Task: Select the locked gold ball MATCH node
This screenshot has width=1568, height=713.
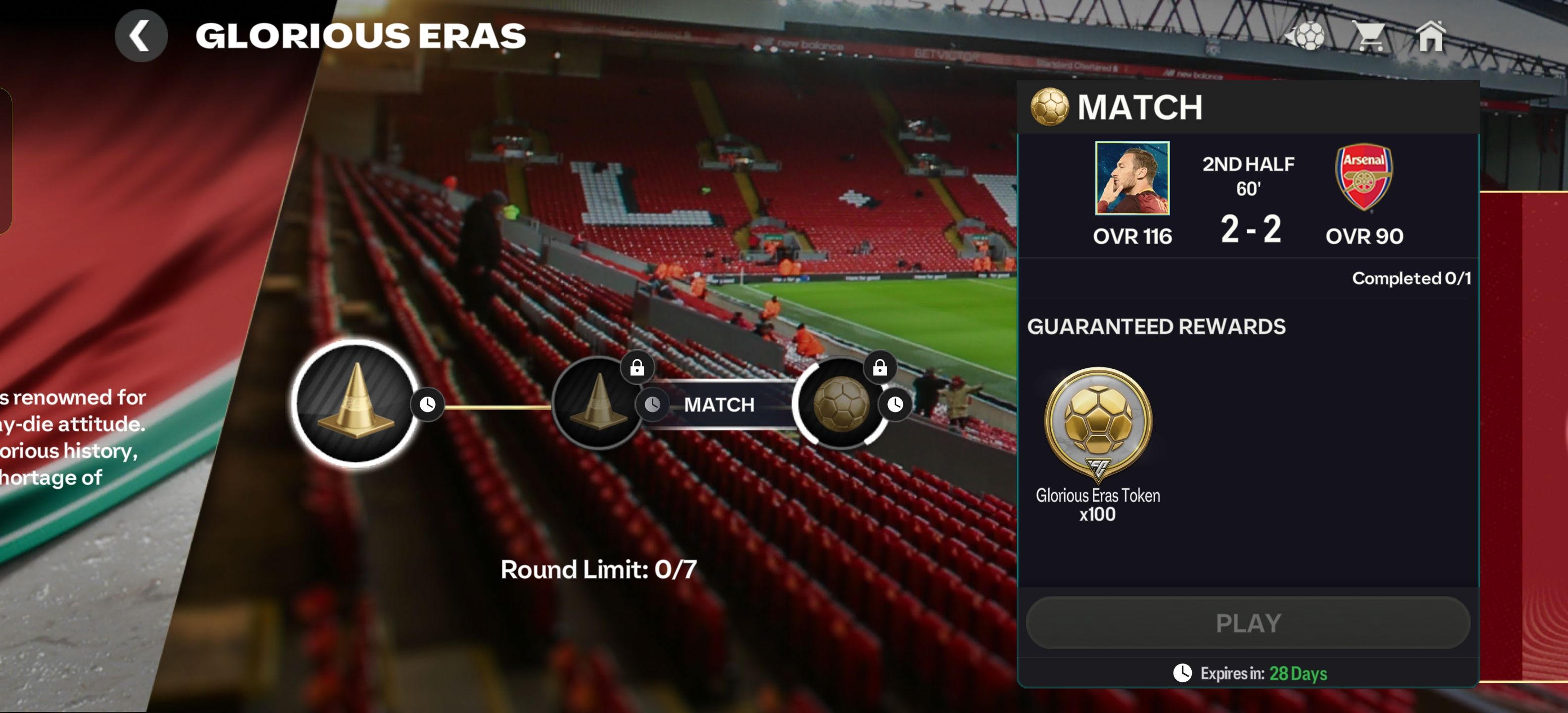Action: [842, 403]
